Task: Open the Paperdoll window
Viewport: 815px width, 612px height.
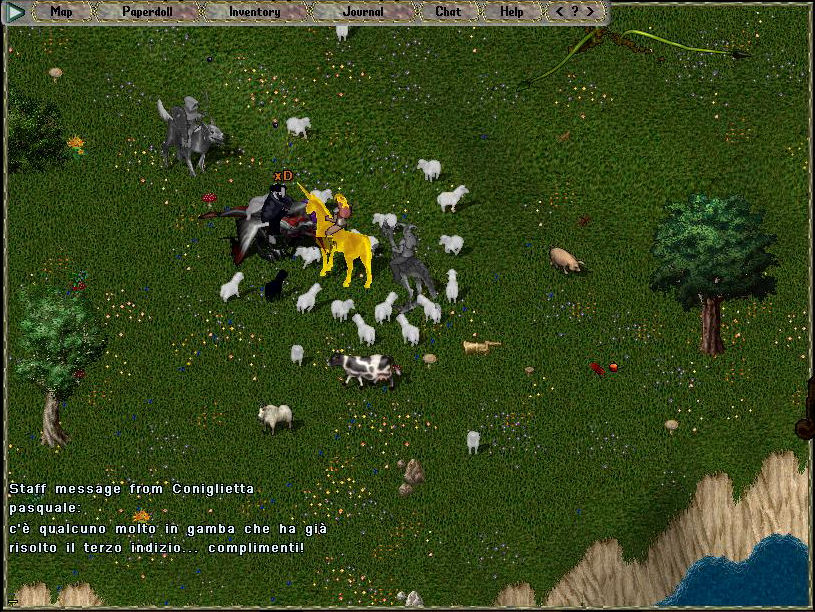Action: (x=147, y=12)
